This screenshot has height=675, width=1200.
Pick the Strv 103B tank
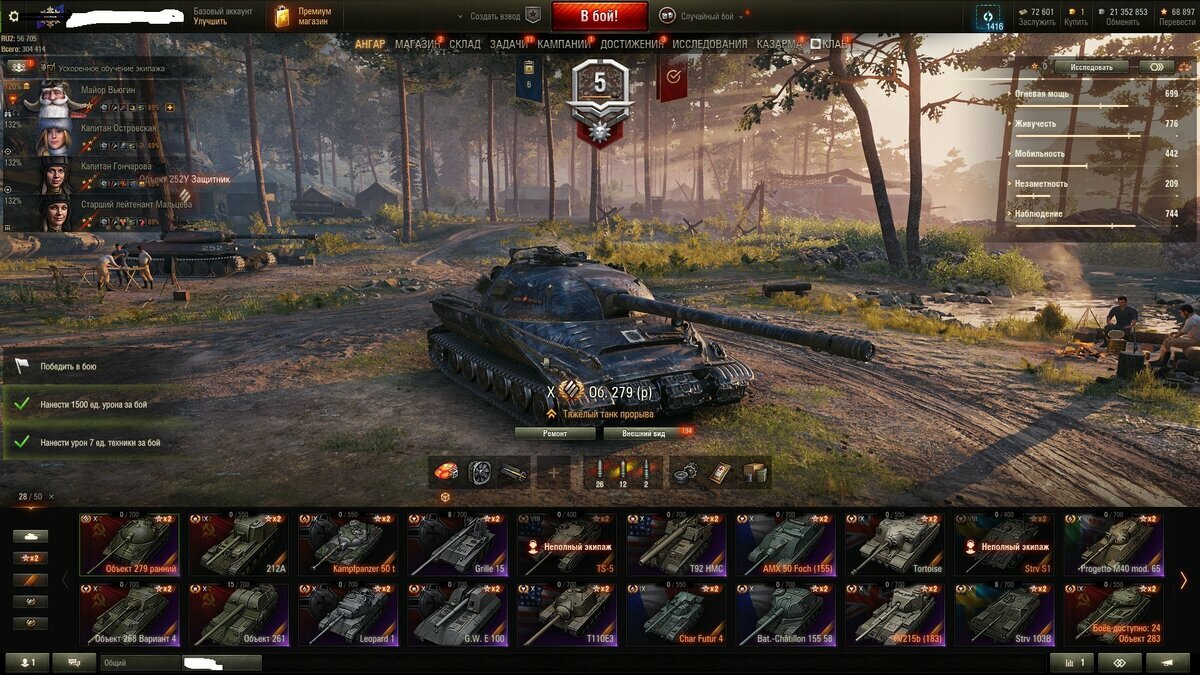[1003, 615]
